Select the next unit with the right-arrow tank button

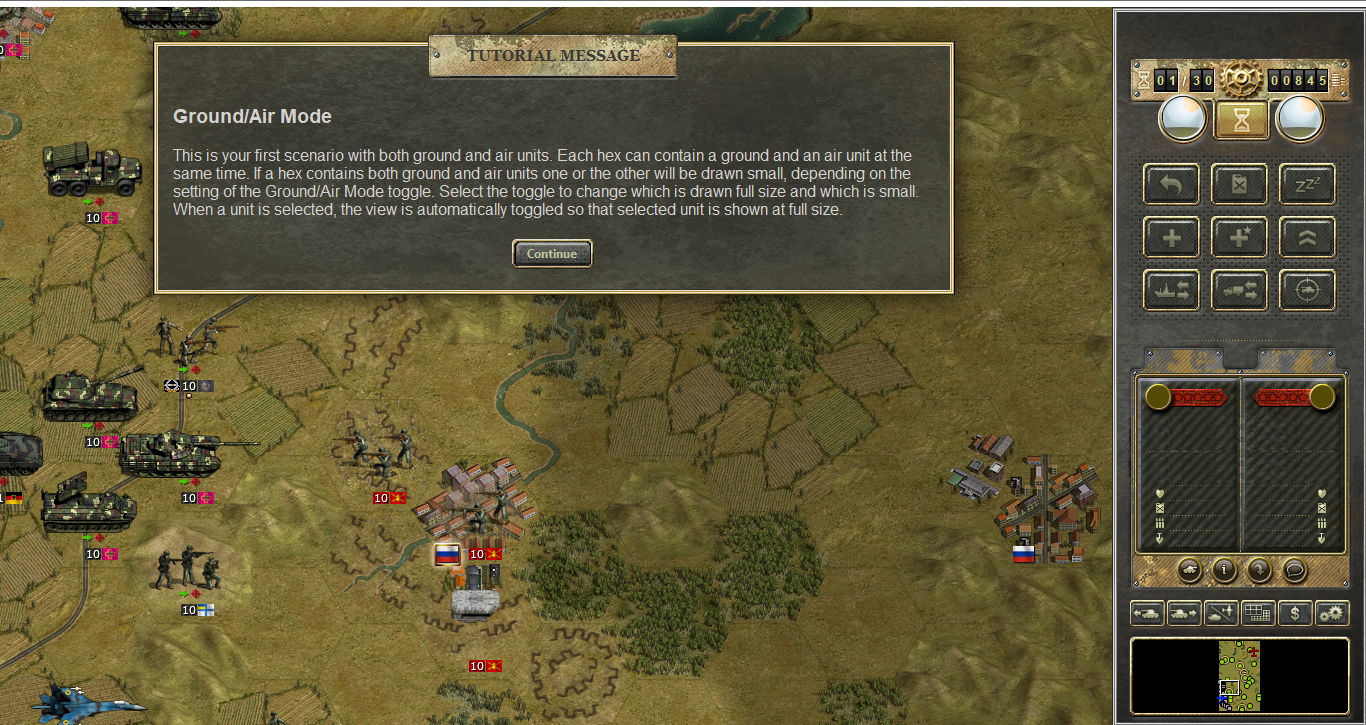pos(1184,613)
